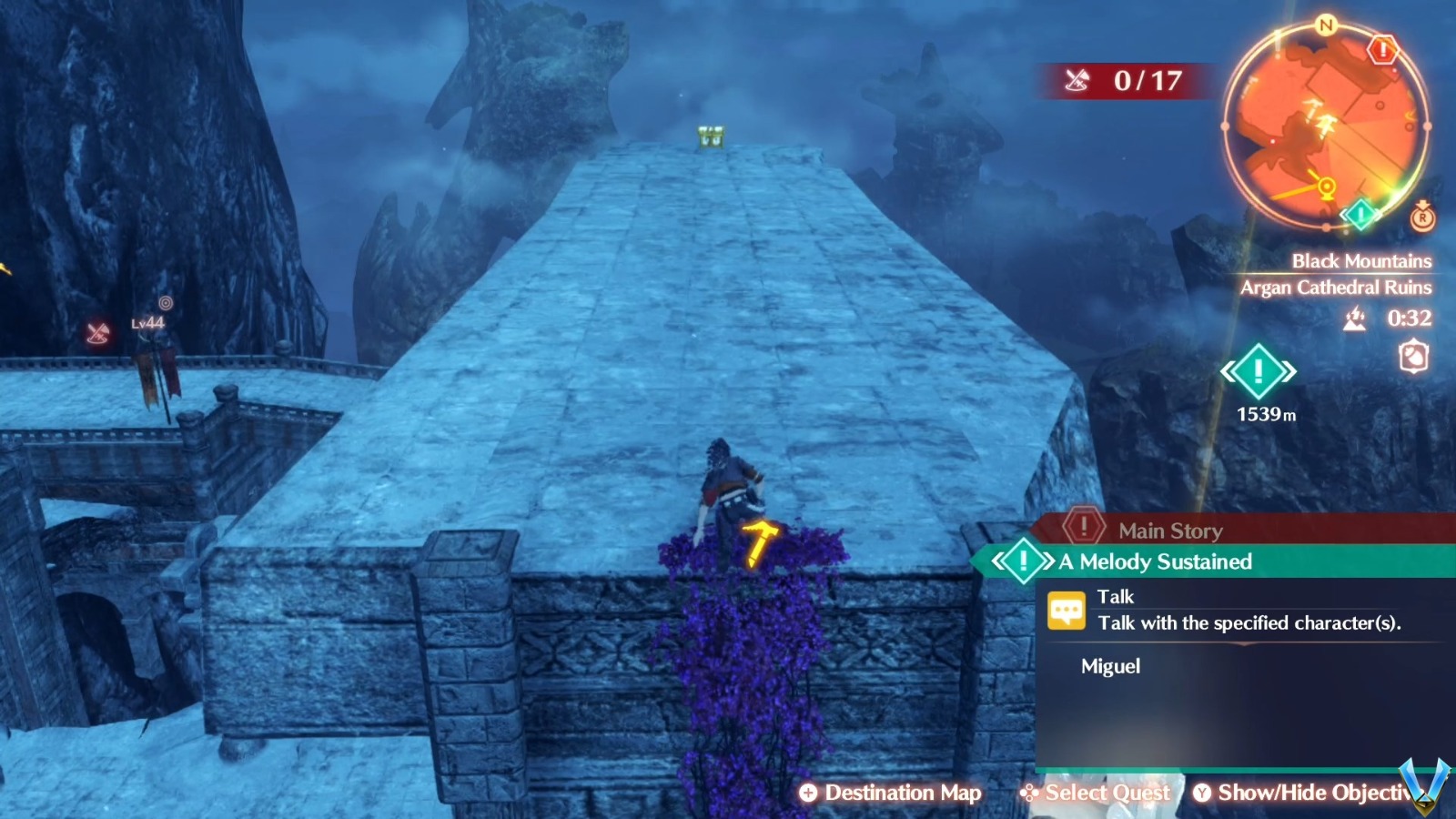Screen dimensions: 1456x819
Task: Click the R minimap rotation icon
Action: coord(1423,217)
